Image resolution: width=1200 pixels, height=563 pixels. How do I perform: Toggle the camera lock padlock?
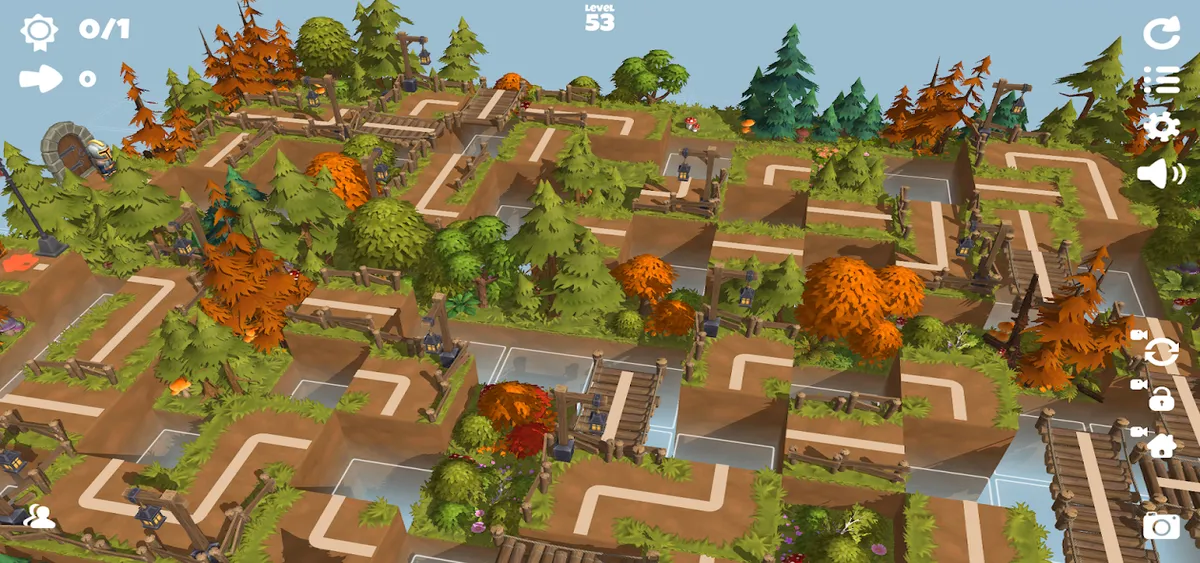(x=1161, y=399)
